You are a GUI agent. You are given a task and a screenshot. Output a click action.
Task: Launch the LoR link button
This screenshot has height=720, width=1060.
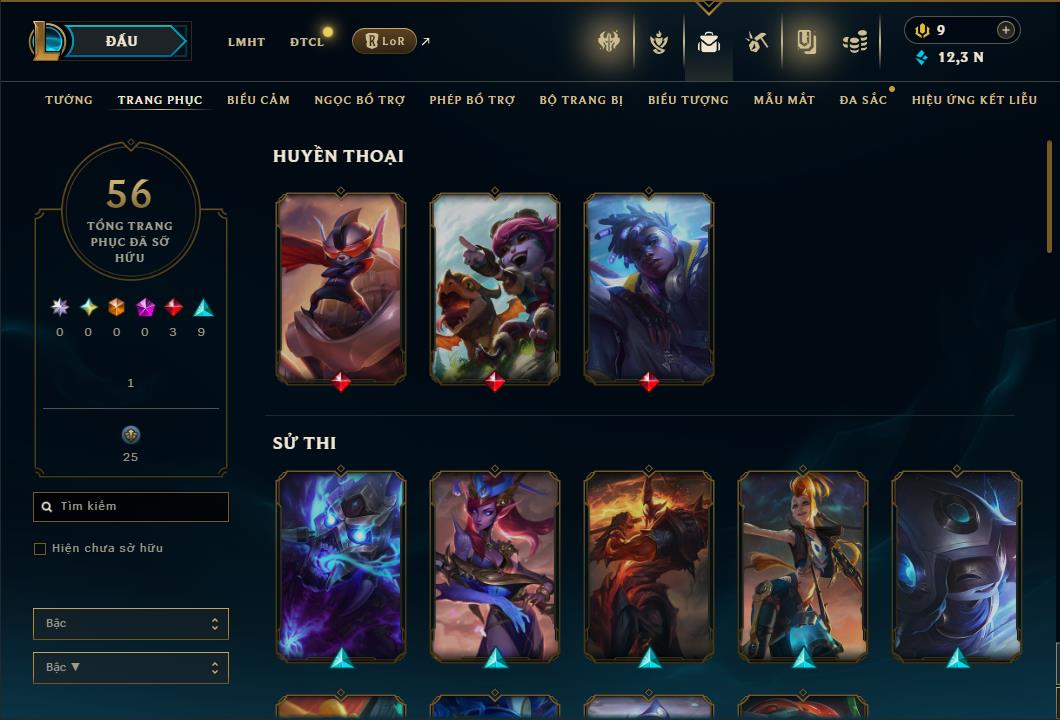tap(384, 41)
